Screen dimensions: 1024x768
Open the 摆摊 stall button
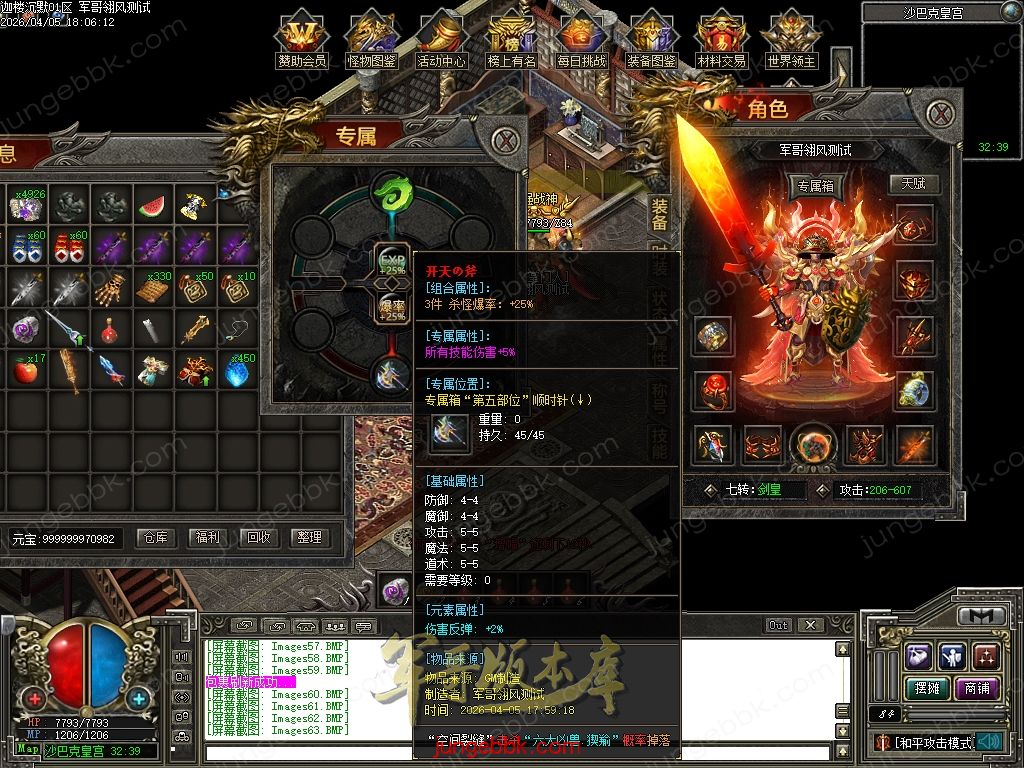pos(926,688)
